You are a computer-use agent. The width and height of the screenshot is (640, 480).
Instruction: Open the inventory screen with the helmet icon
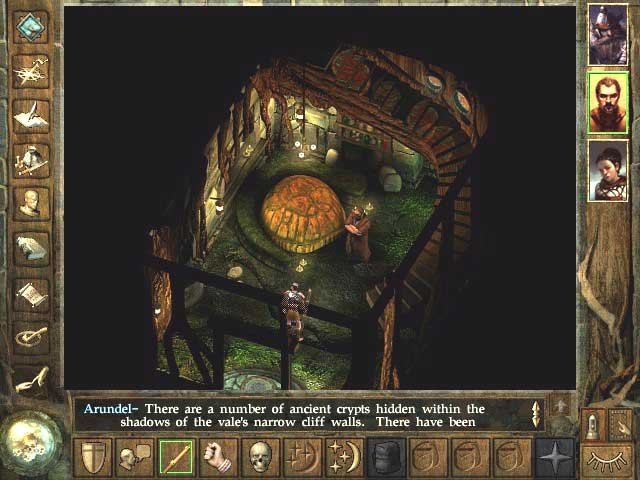pos(31,159)
